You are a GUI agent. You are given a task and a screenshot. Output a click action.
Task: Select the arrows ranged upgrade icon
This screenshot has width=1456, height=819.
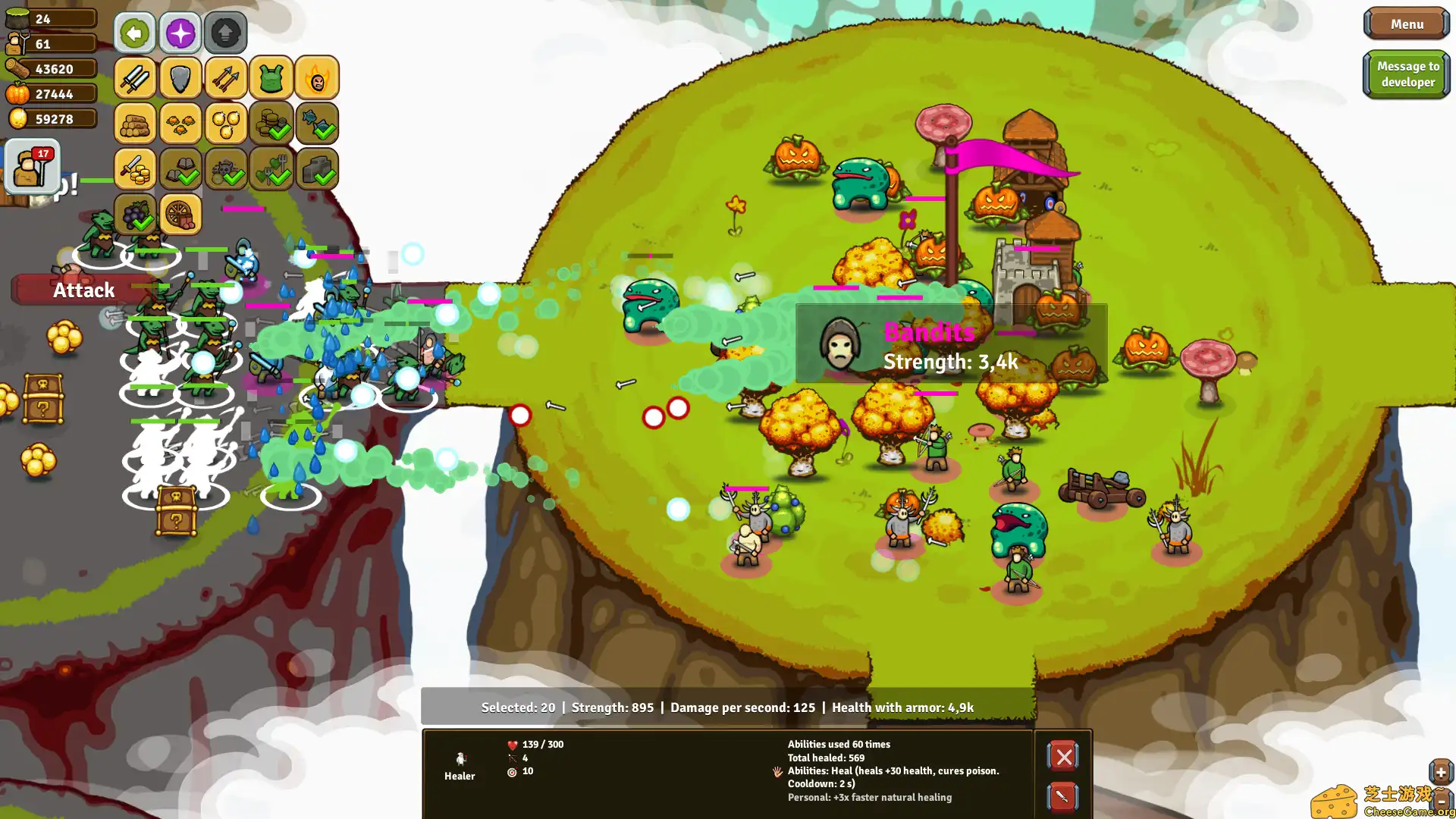225,78
